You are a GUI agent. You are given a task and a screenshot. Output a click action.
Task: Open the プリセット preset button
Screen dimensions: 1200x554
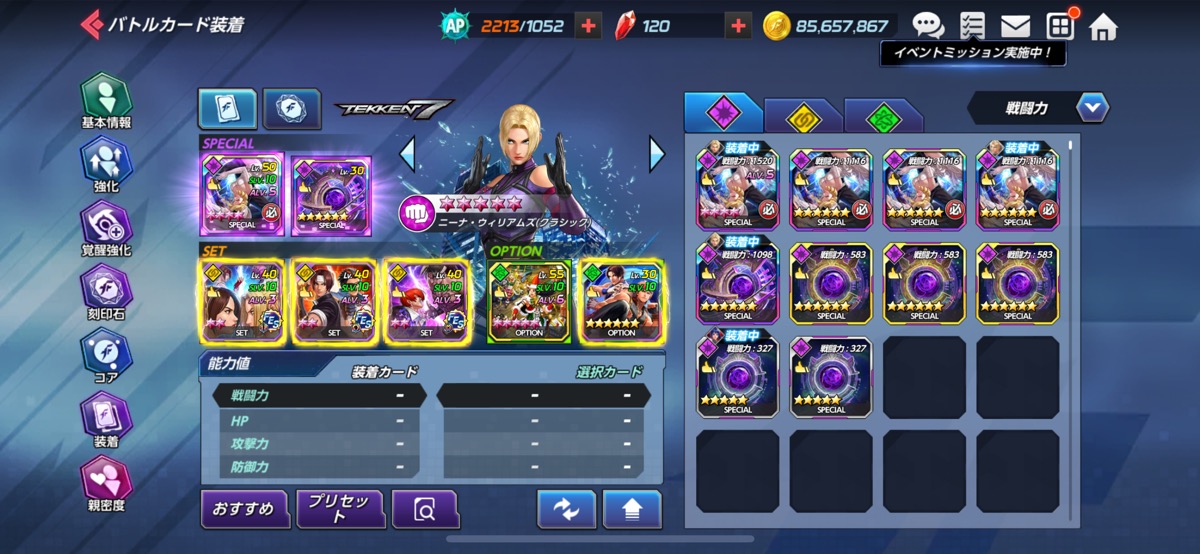point(340,509)
